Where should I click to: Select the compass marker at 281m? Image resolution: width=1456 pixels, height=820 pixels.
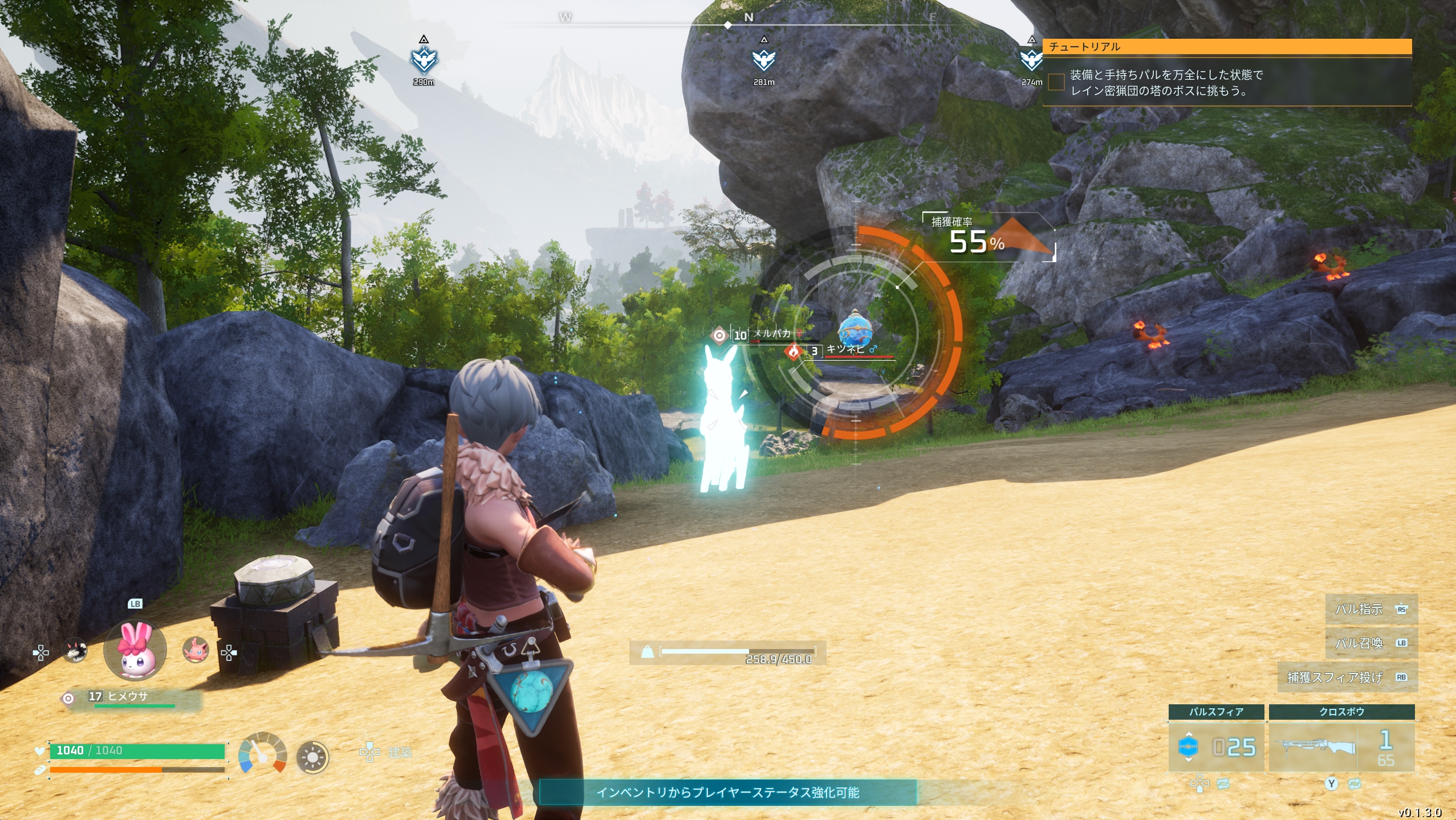point(763,60)
